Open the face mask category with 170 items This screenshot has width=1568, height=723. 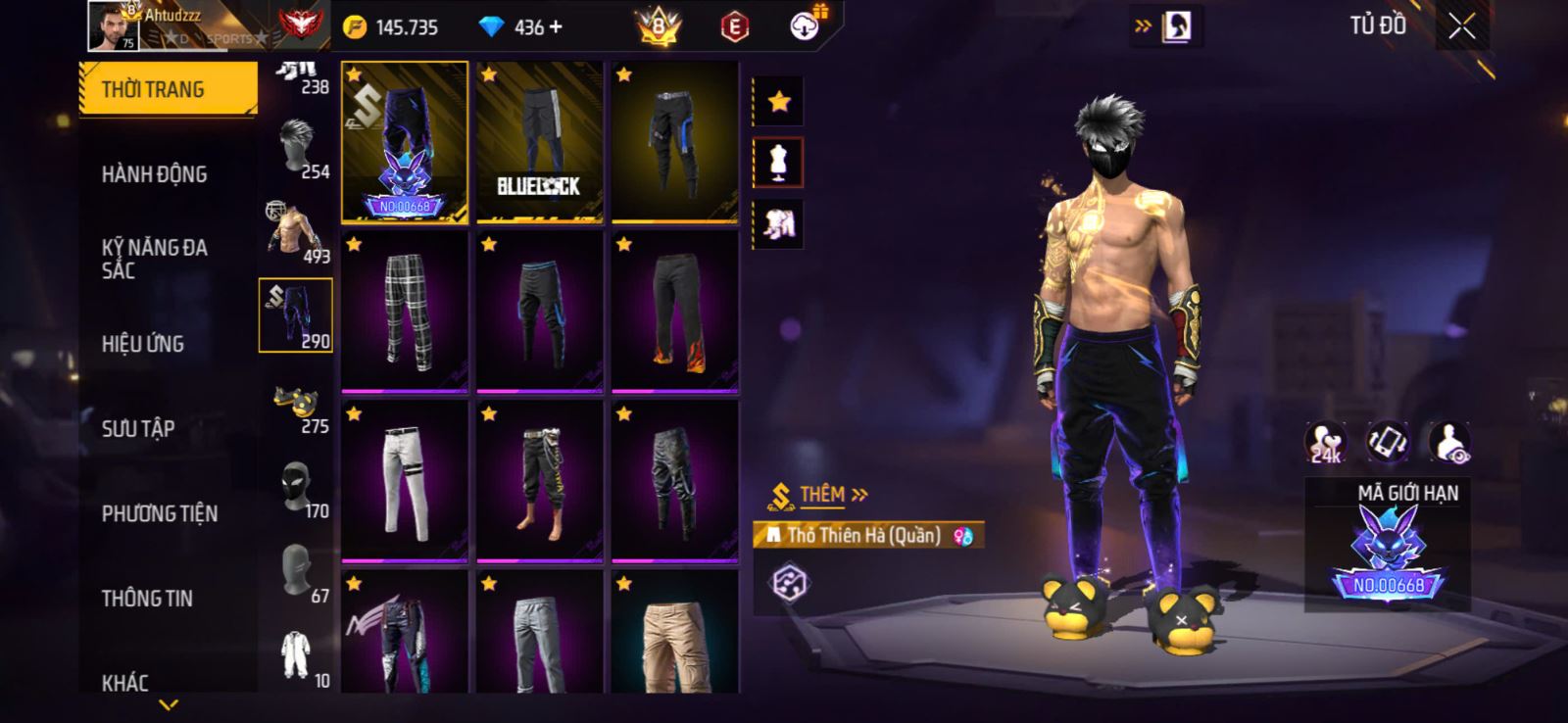(x=297, y=489)
